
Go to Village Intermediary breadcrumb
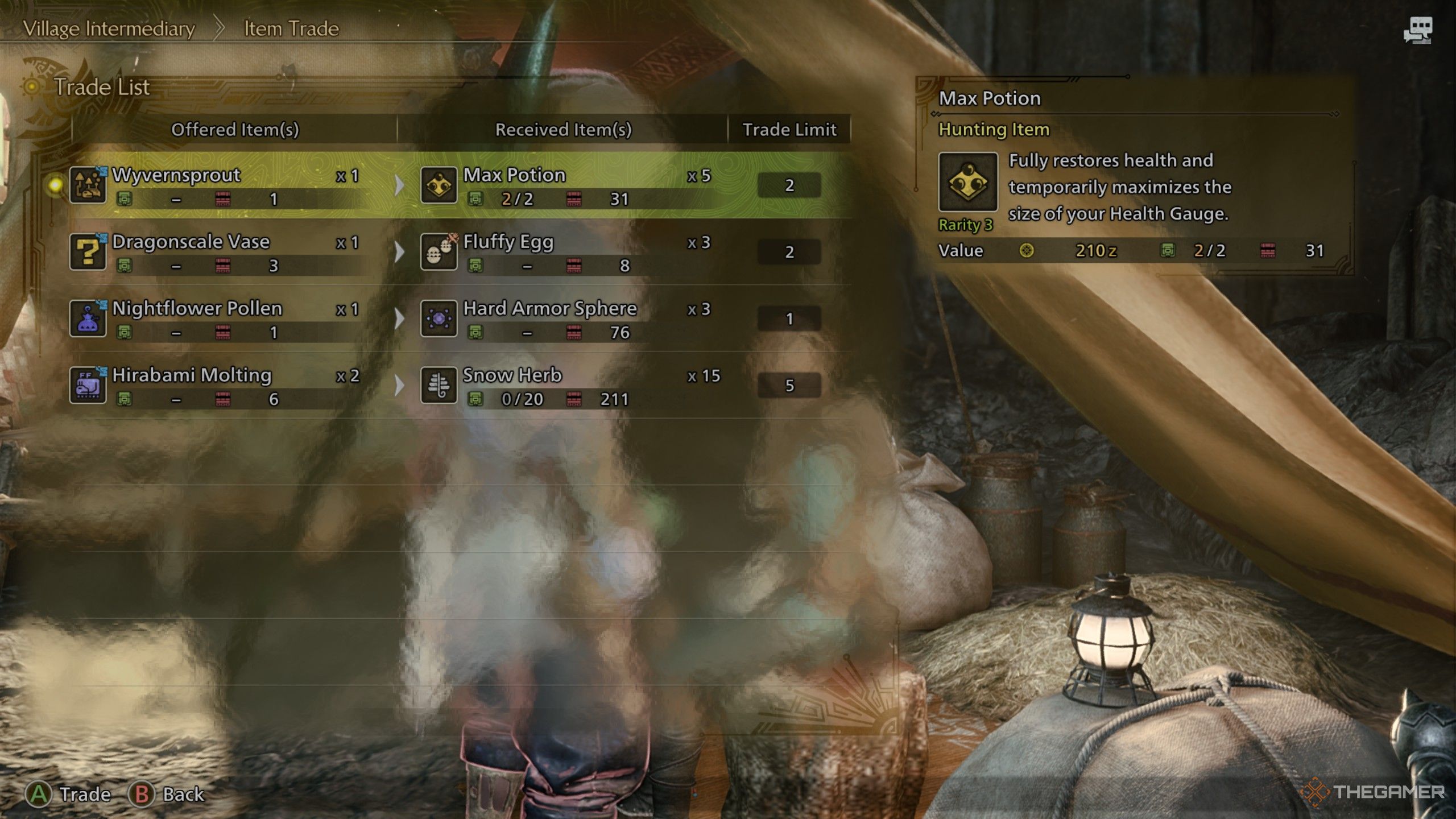[109, 28]
